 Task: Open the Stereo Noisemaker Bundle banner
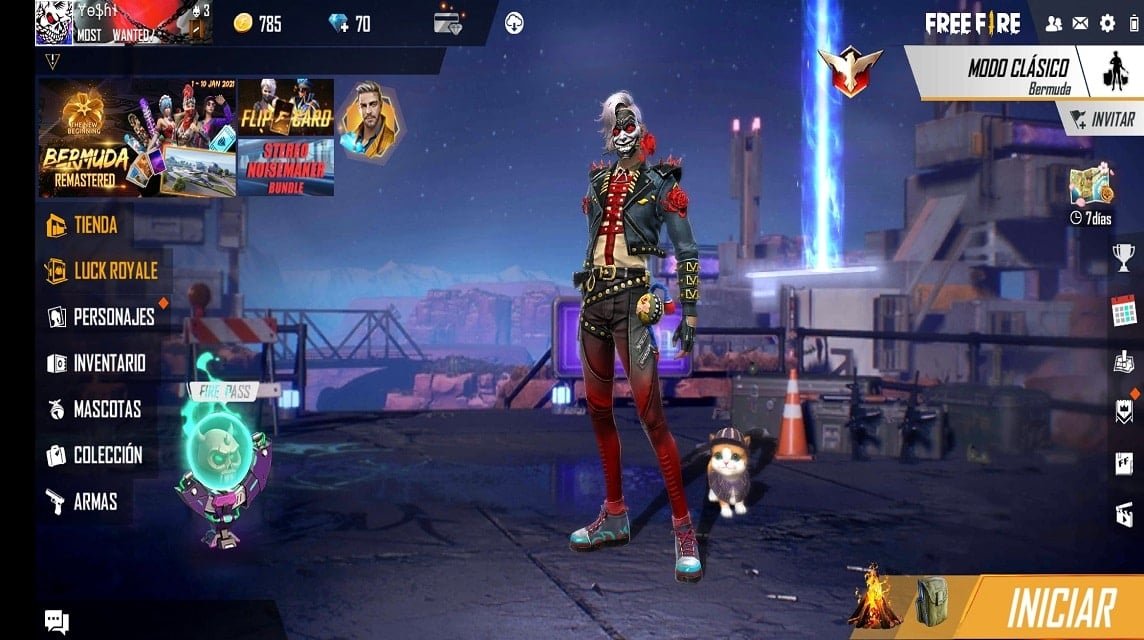(x=285, y=166)
